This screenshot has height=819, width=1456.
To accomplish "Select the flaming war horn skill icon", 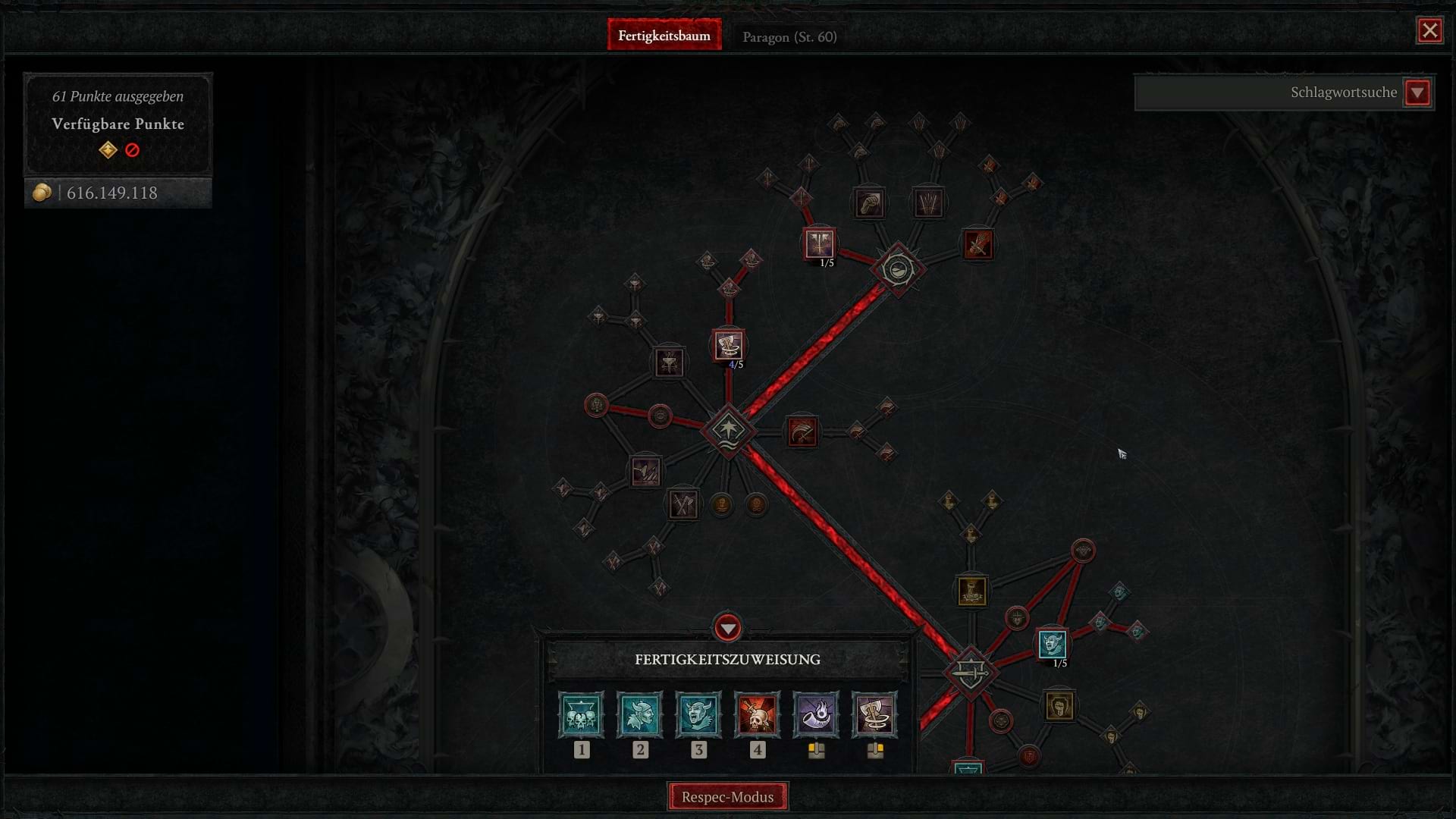I will click(x=817, y=714).
